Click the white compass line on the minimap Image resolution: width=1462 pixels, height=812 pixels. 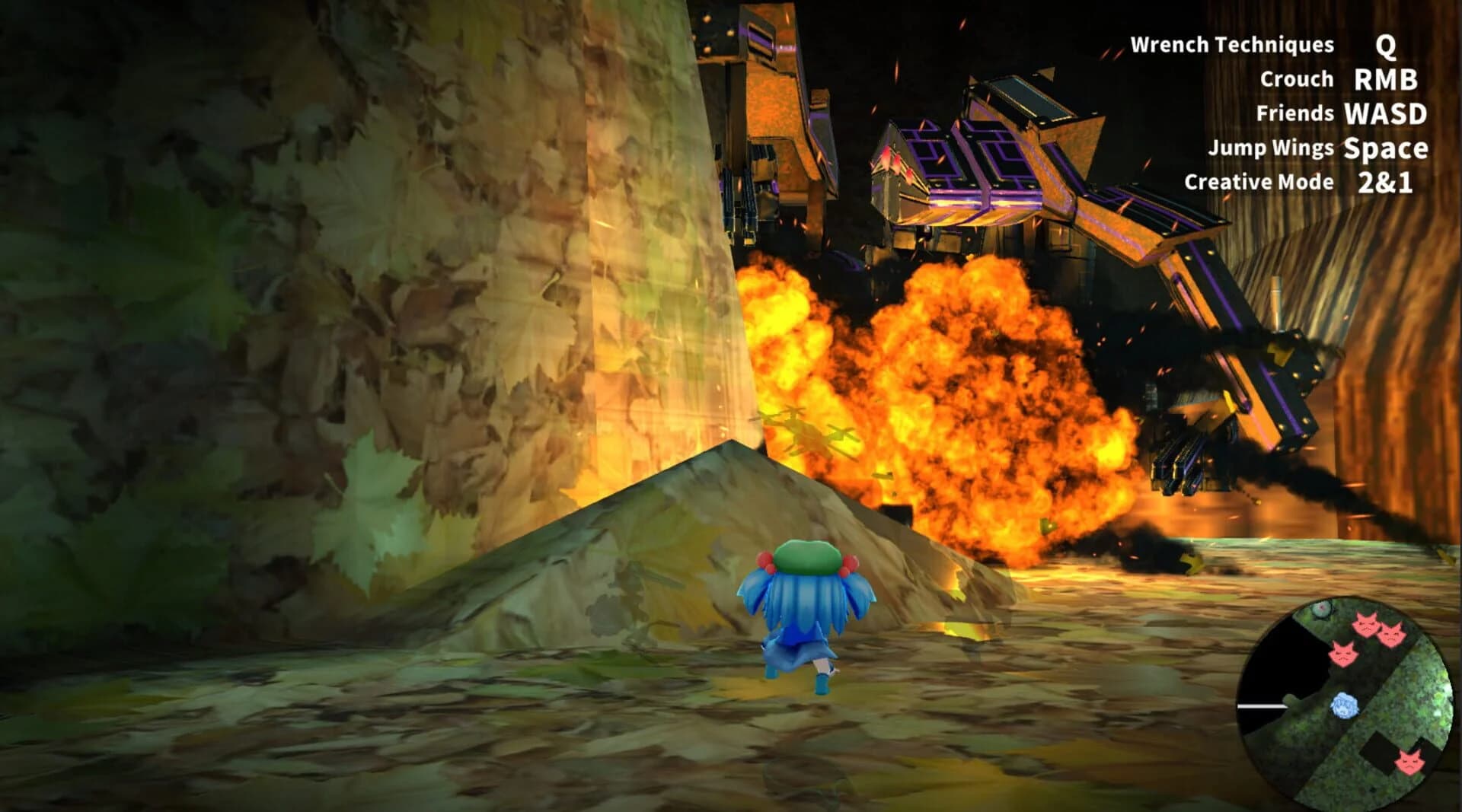click(1261, 705)
